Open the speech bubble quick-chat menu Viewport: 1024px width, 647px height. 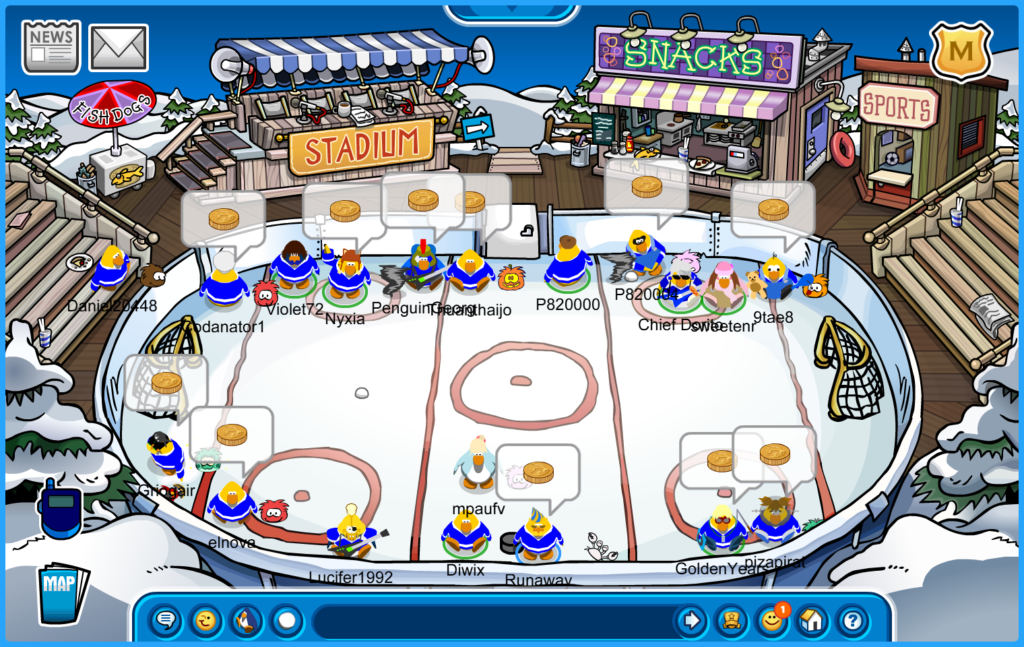(x=166, y=621)
